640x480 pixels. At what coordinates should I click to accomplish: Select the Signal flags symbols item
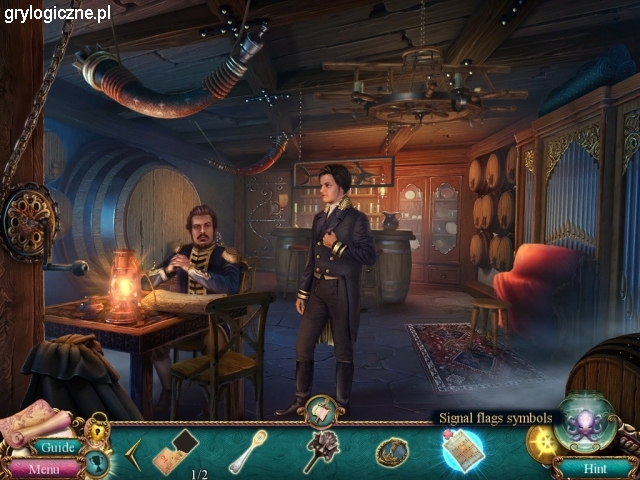[x=463, y=449]
